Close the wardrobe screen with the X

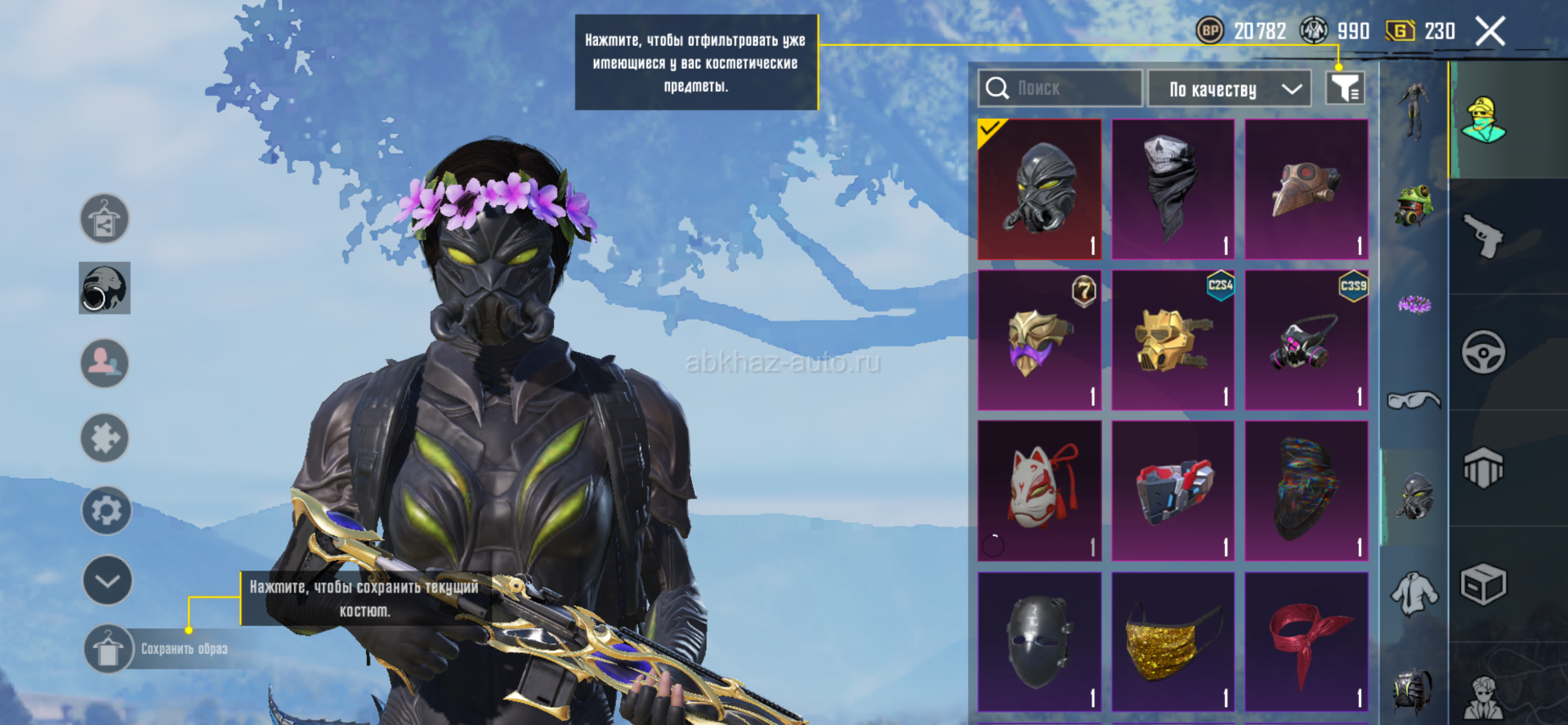(1490, 32)
